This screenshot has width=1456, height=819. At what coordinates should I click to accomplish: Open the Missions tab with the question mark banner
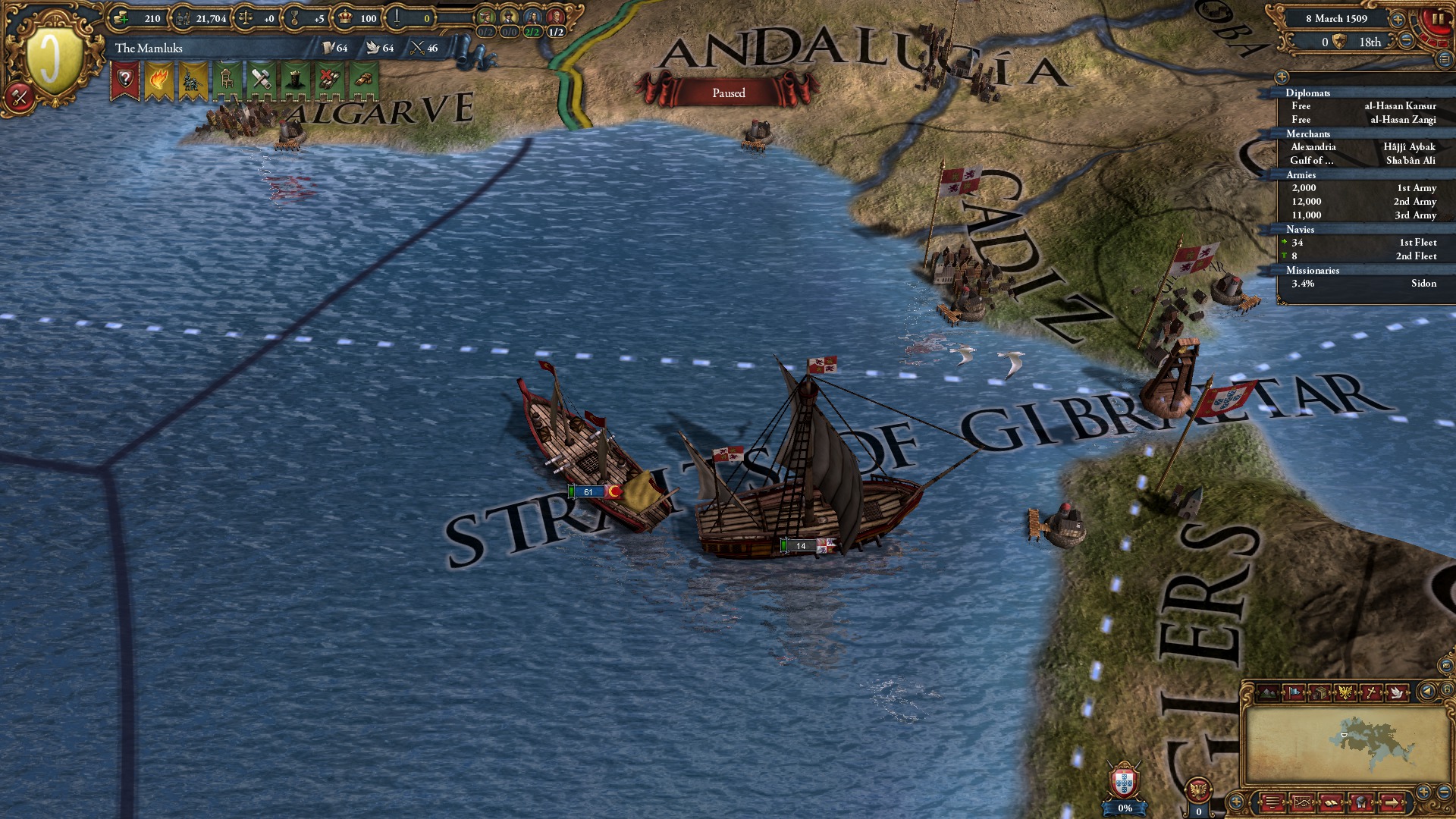coord(126,78)
